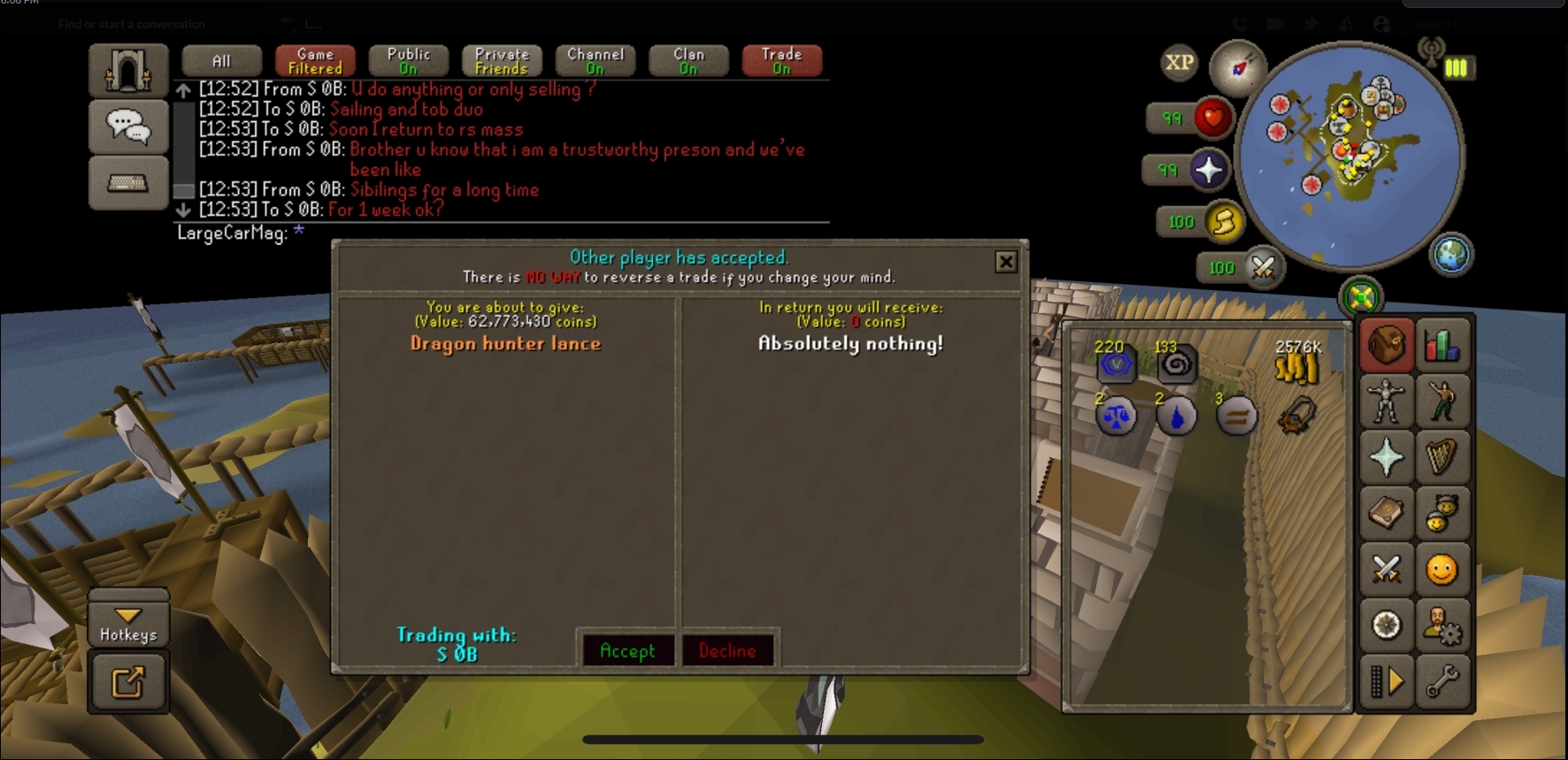Screen dimensions: 1568x760
Task: Select the Game chat filter tab
Action: (x=315, y=61)
